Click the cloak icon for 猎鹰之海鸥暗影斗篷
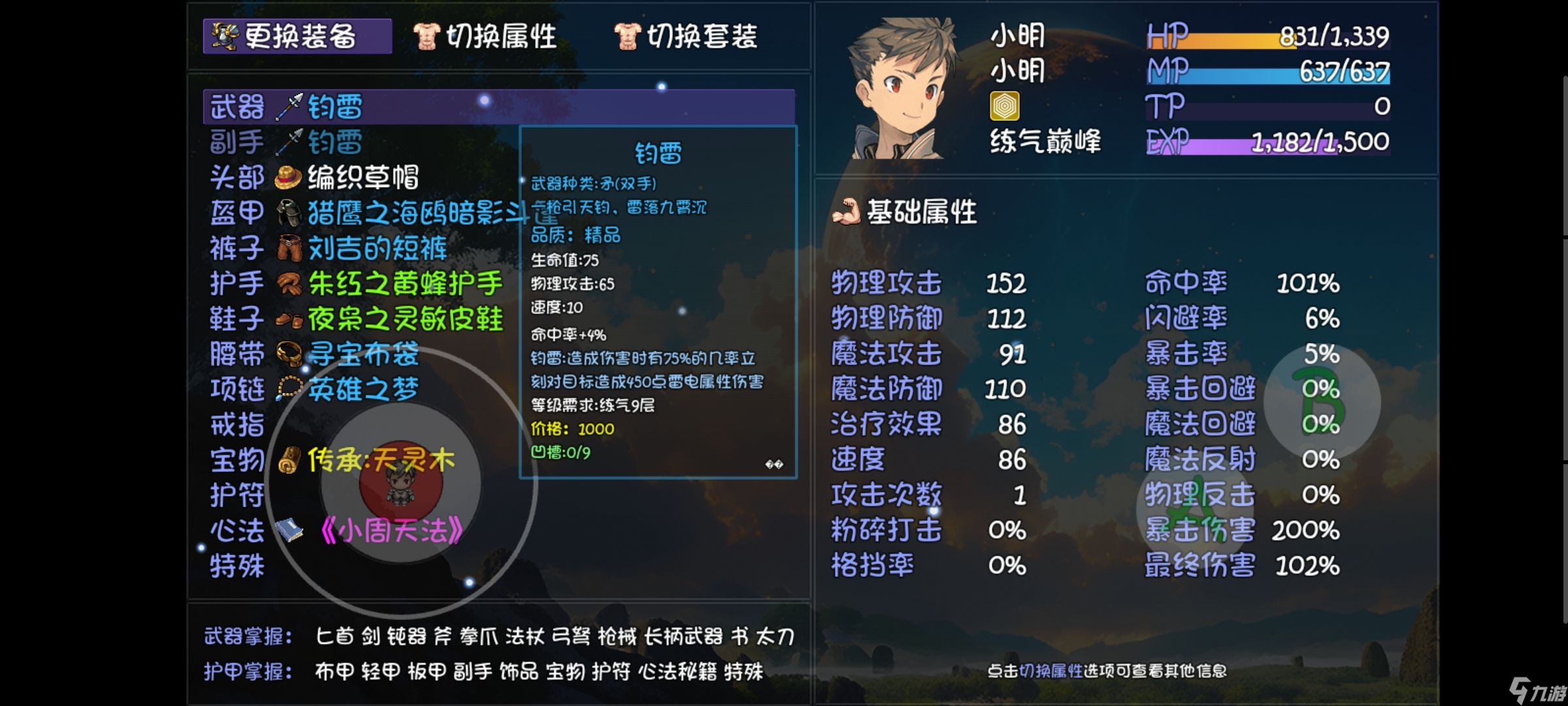 [x=289, y=211]
